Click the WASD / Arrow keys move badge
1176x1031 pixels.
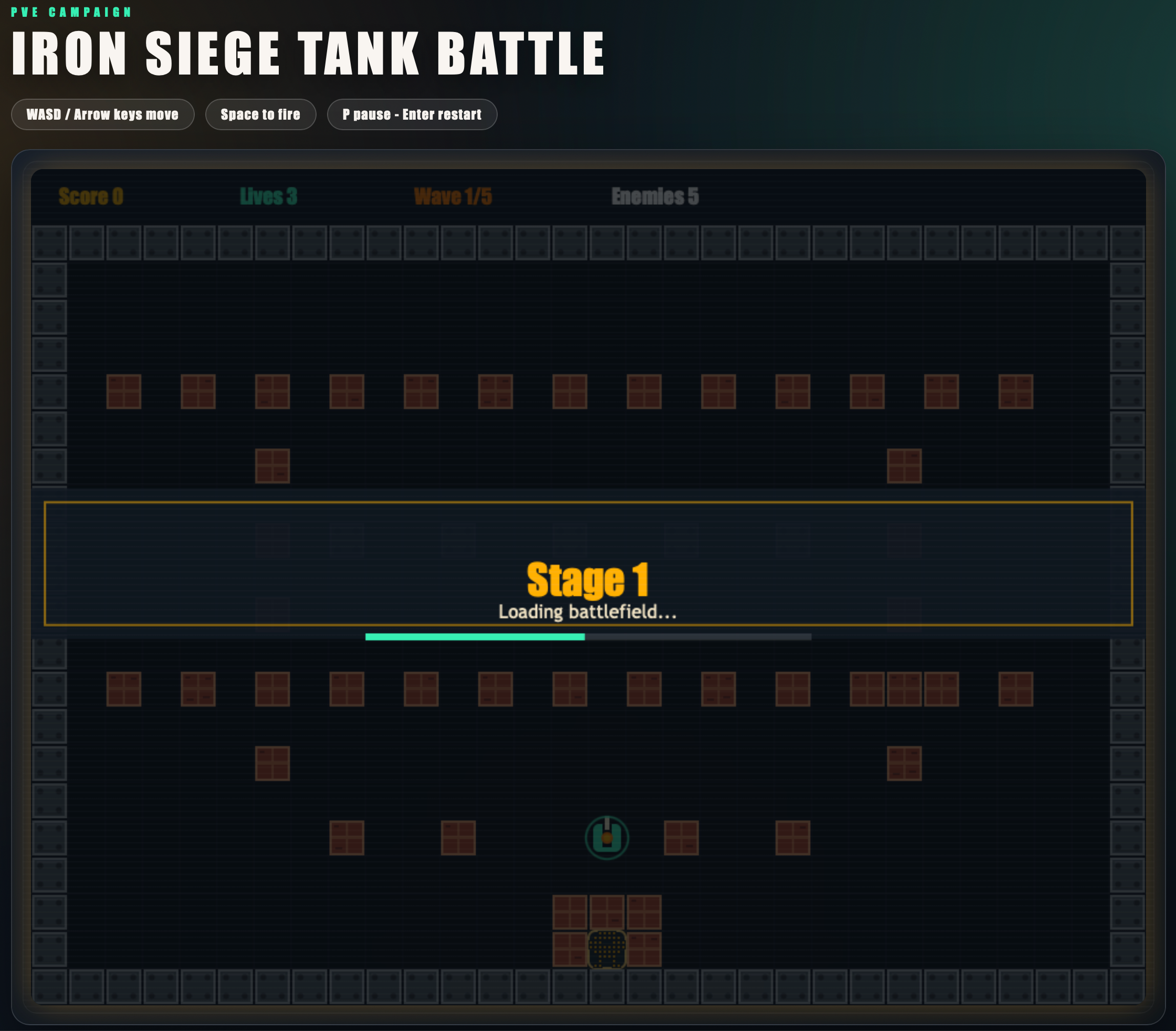click(102, 114)
